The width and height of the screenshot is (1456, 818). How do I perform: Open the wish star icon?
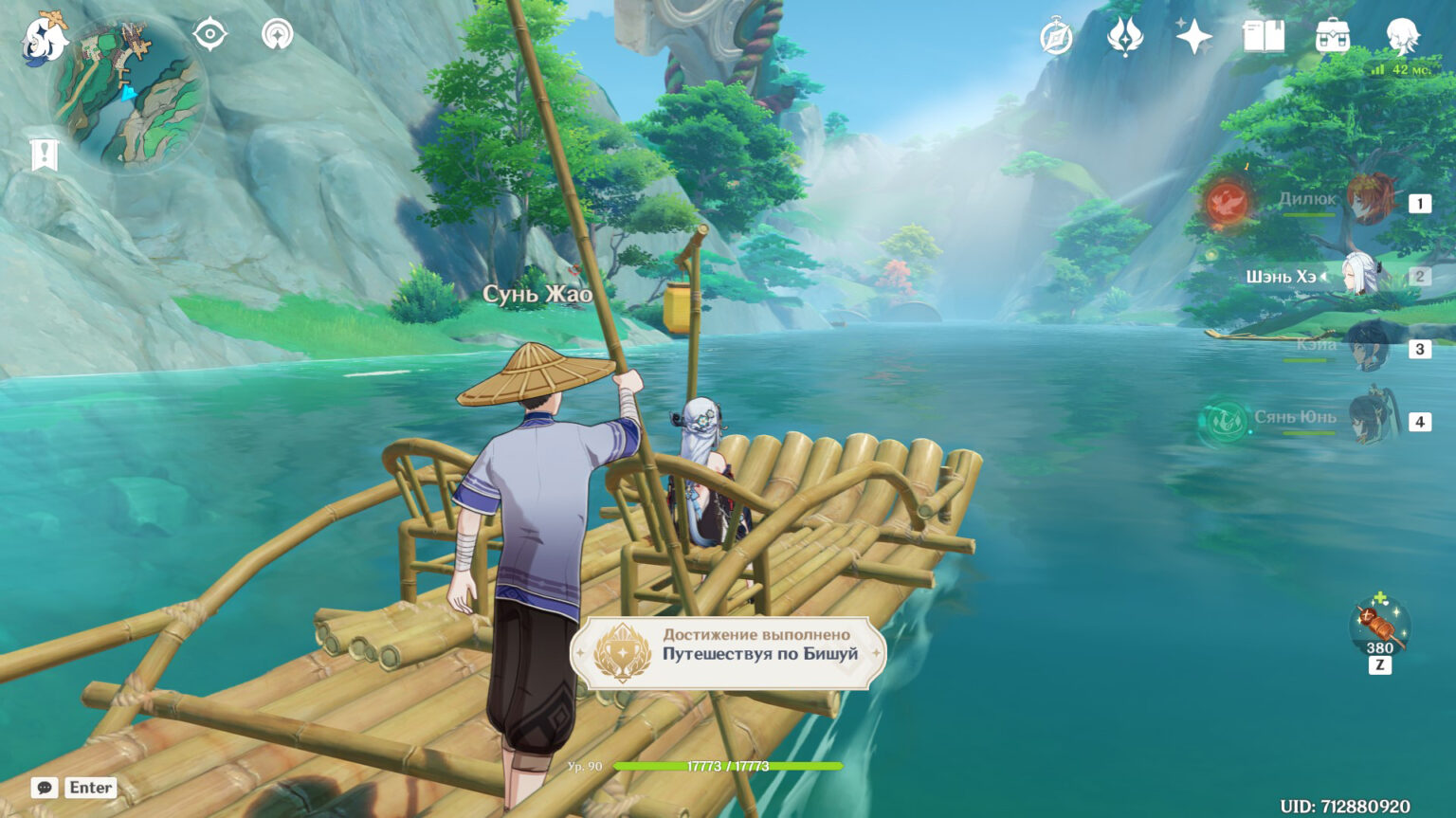1193,38
